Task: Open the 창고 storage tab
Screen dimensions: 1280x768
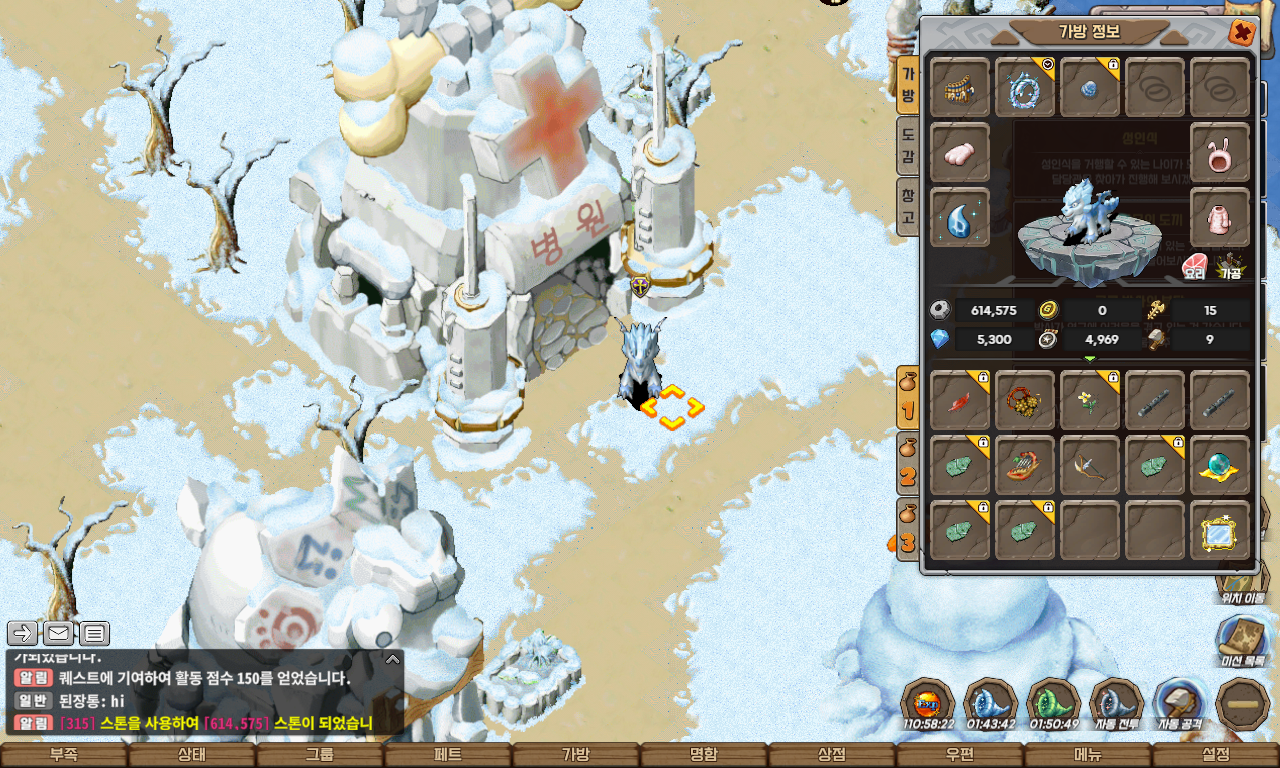Action: (907, 207)
